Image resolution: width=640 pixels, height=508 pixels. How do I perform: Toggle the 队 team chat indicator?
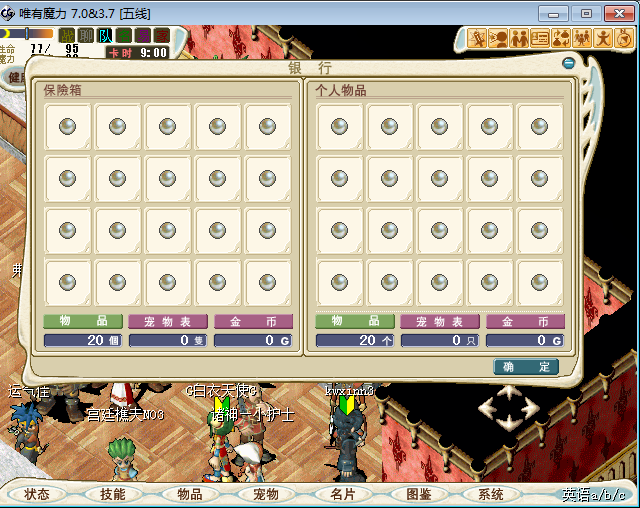click(106, 35)
